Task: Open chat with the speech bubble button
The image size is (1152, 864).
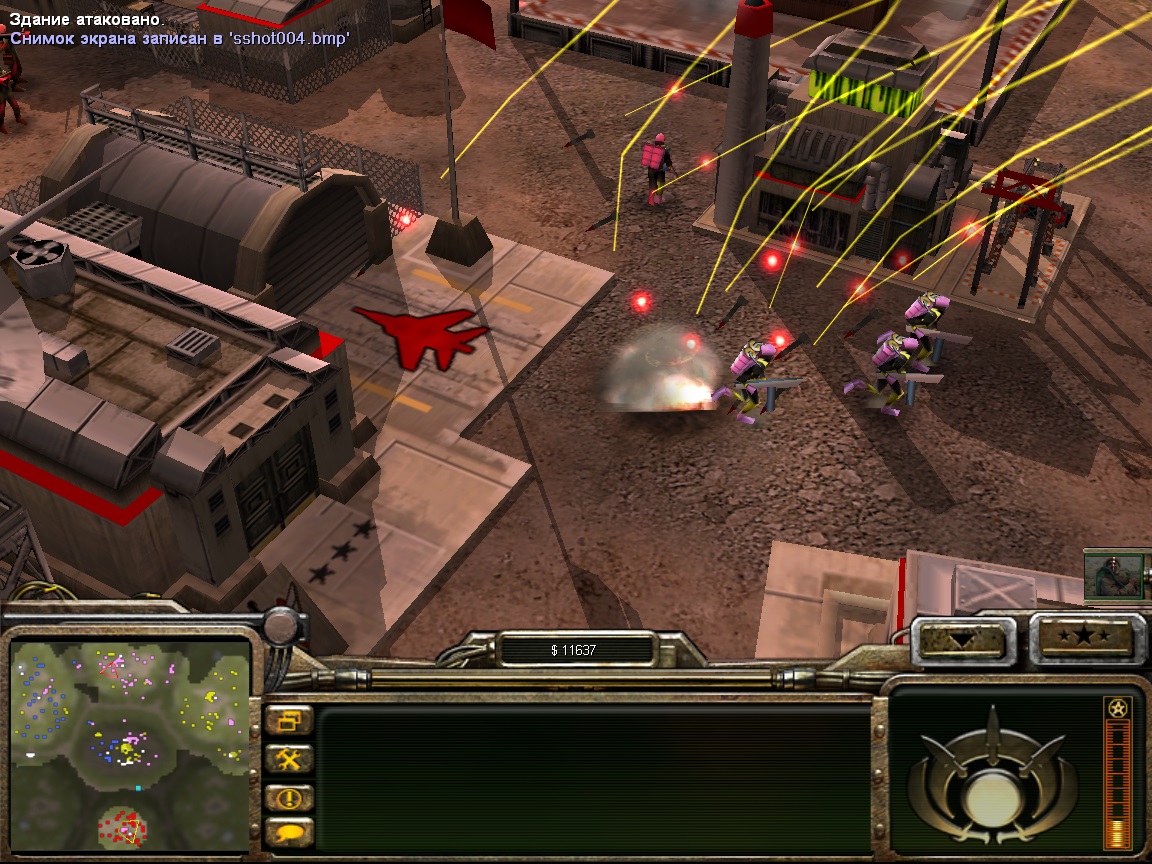Action: pyautogui.click(x=289, y=831)
